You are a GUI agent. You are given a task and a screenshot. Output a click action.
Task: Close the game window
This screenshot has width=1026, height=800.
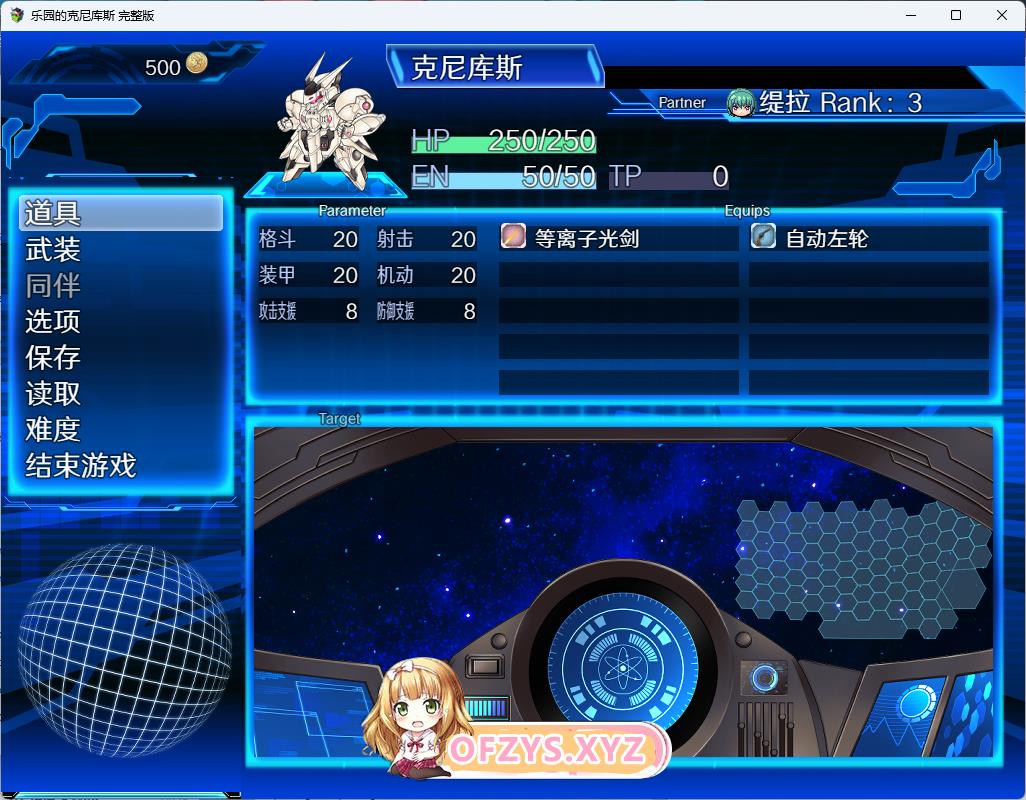point(1002,15)
